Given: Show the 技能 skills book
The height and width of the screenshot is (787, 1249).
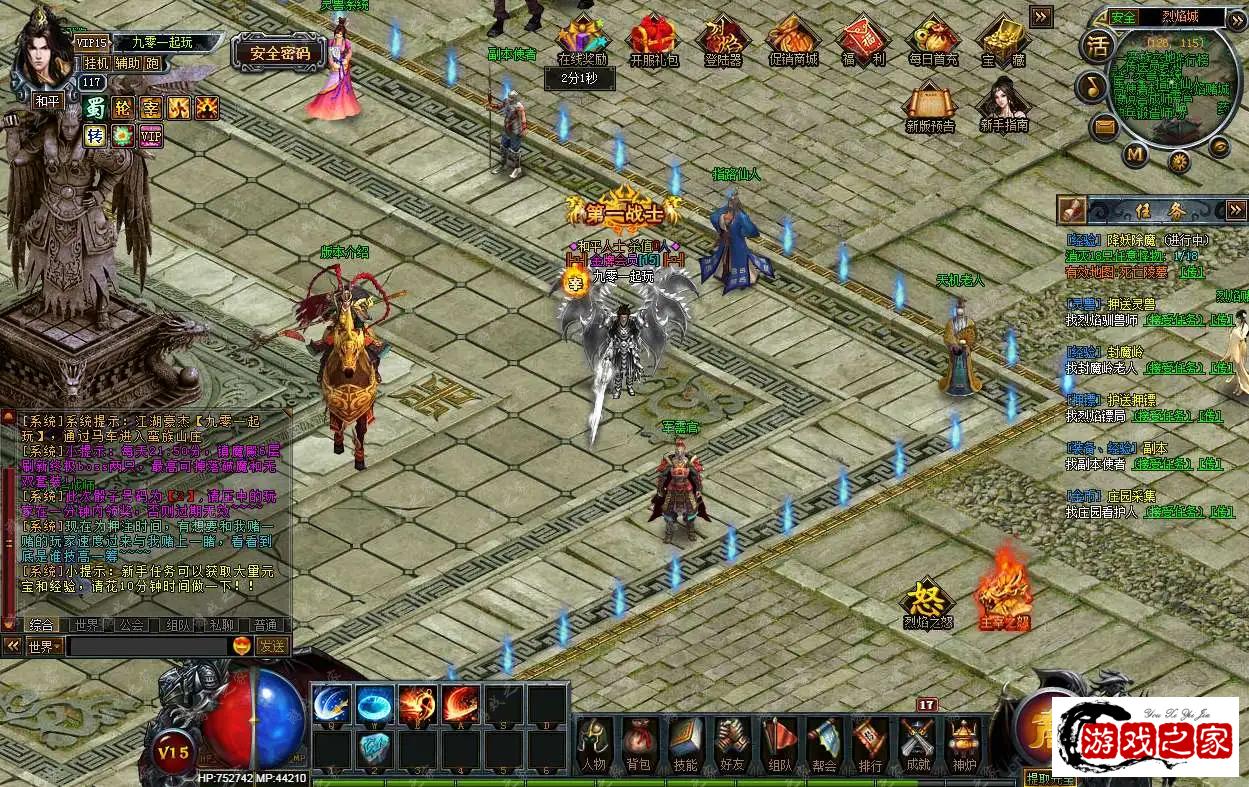Looking at the screenshot, I should pos(685,745).
